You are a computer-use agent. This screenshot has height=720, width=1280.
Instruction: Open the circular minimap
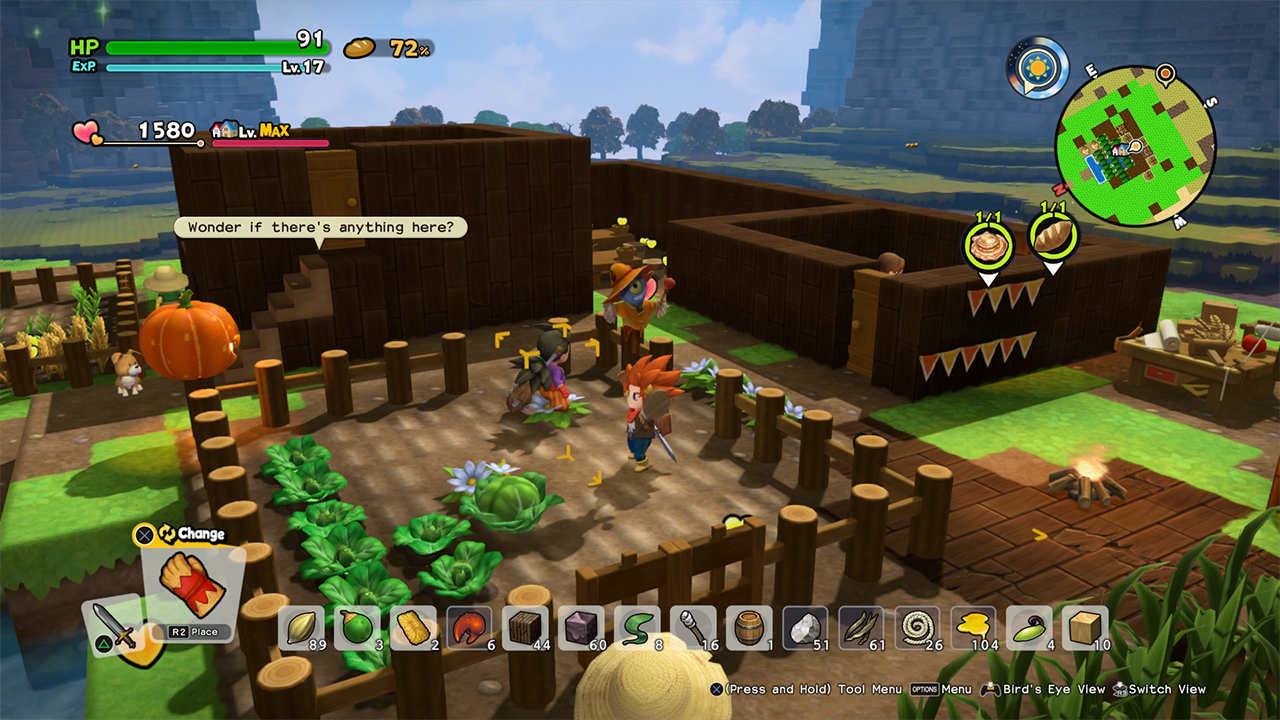tap(1134, 146)
